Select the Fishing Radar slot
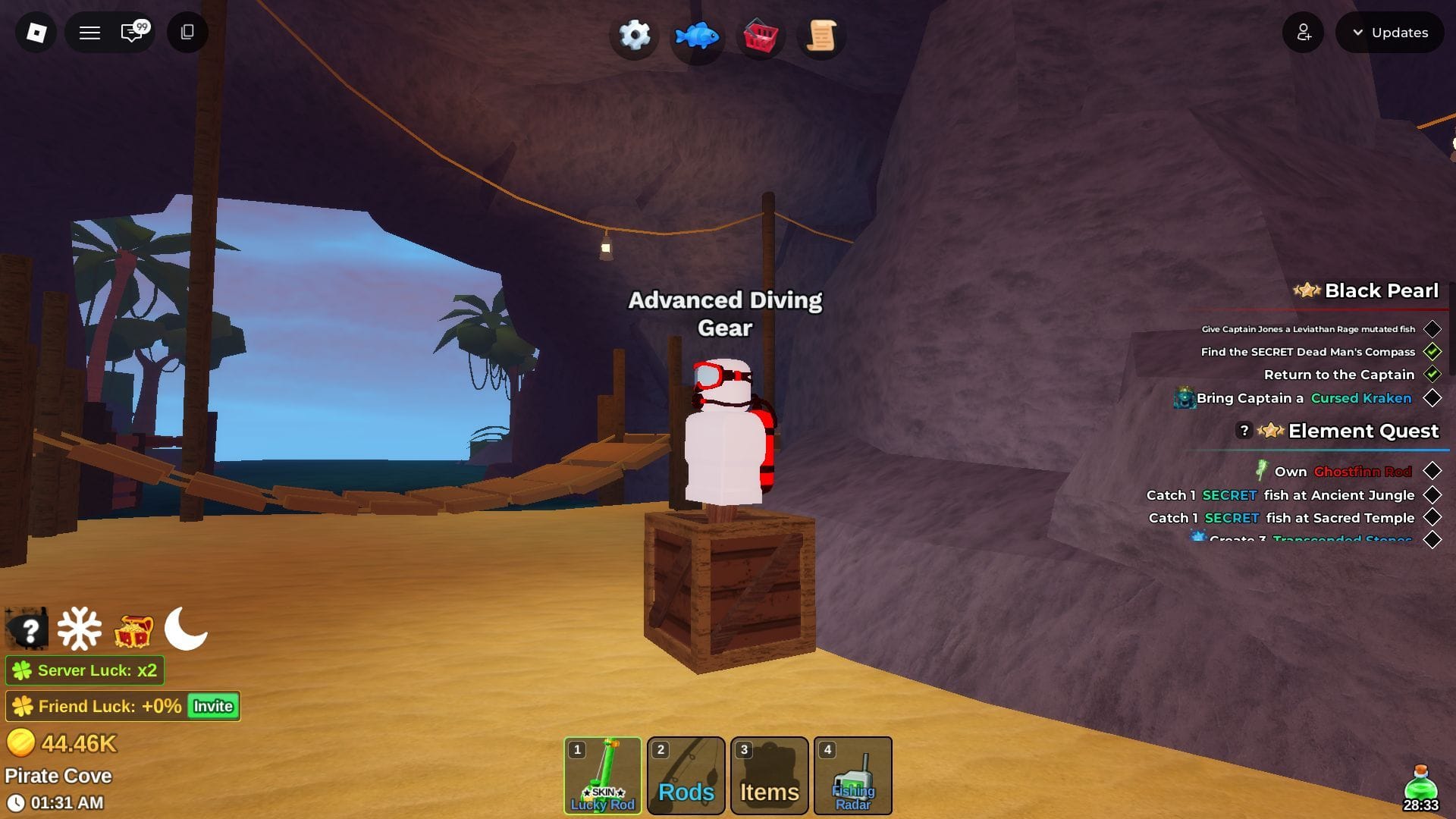The width and height of the screenshot is (1456, 819). (x=853, y=775)
